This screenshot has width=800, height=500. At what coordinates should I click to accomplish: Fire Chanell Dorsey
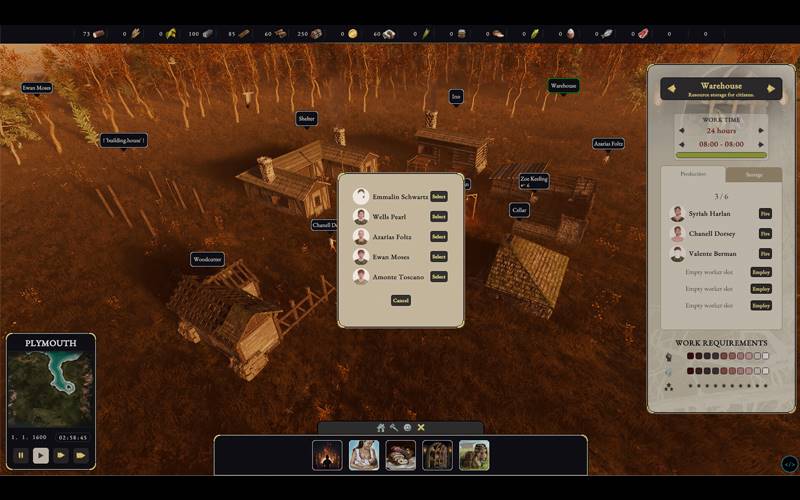point(765,234)
